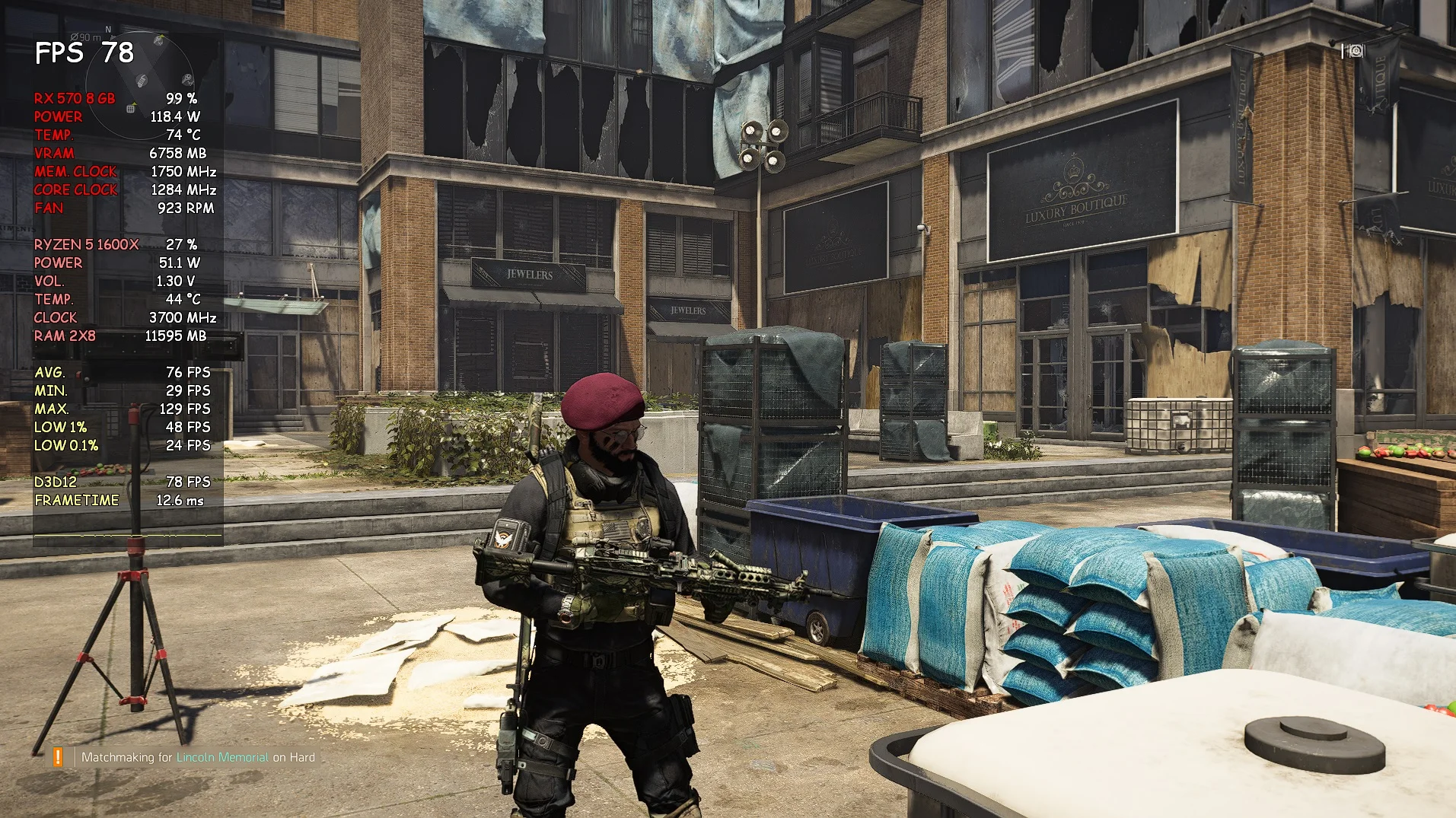Expand the AVG/MIN/MAX FPS section
This screenshot has width=1456, height=818.
pyautogui.click(x=50, y=373)
